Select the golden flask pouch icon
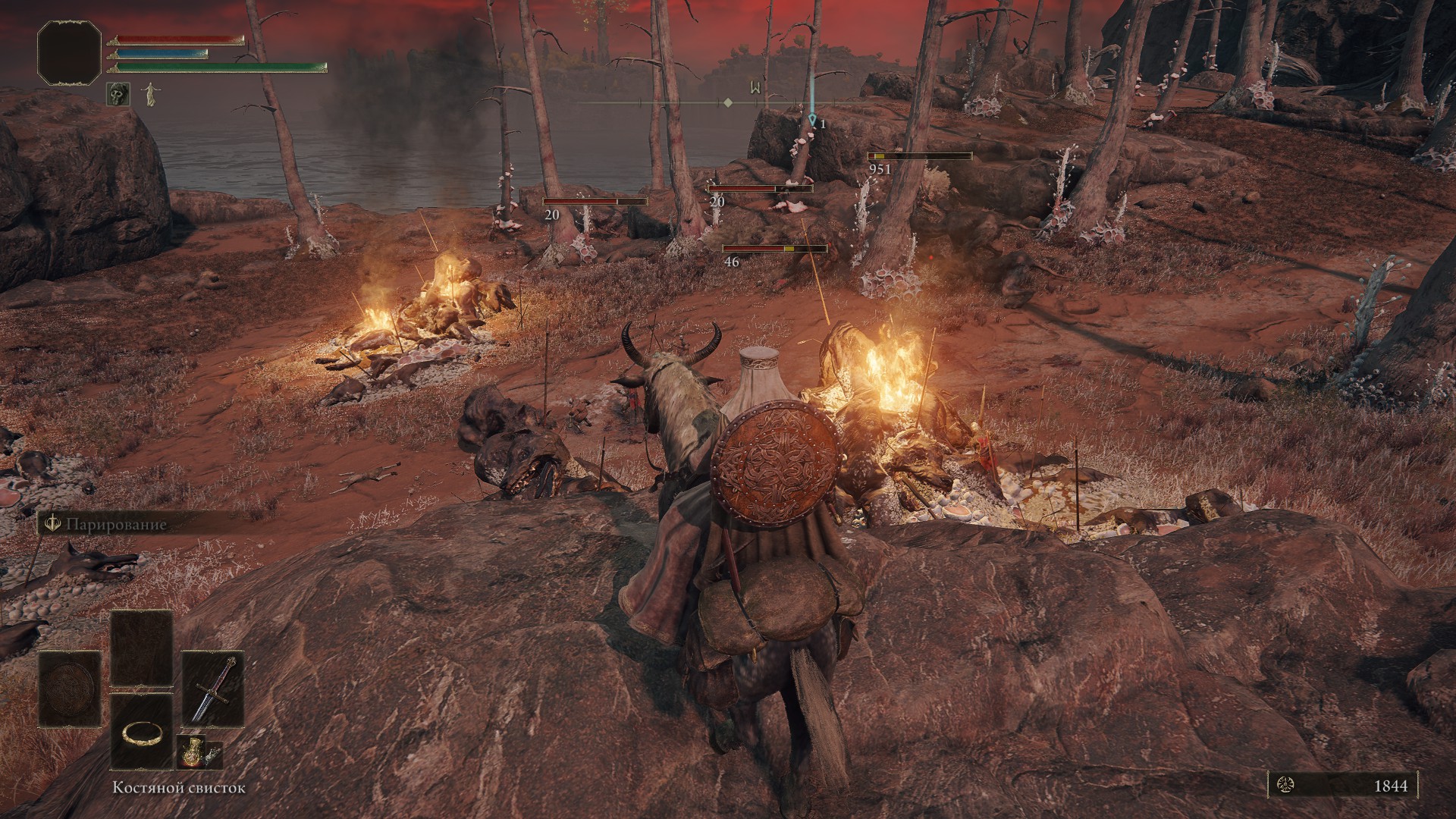1456x819 pixels. [x=190, y=752]
